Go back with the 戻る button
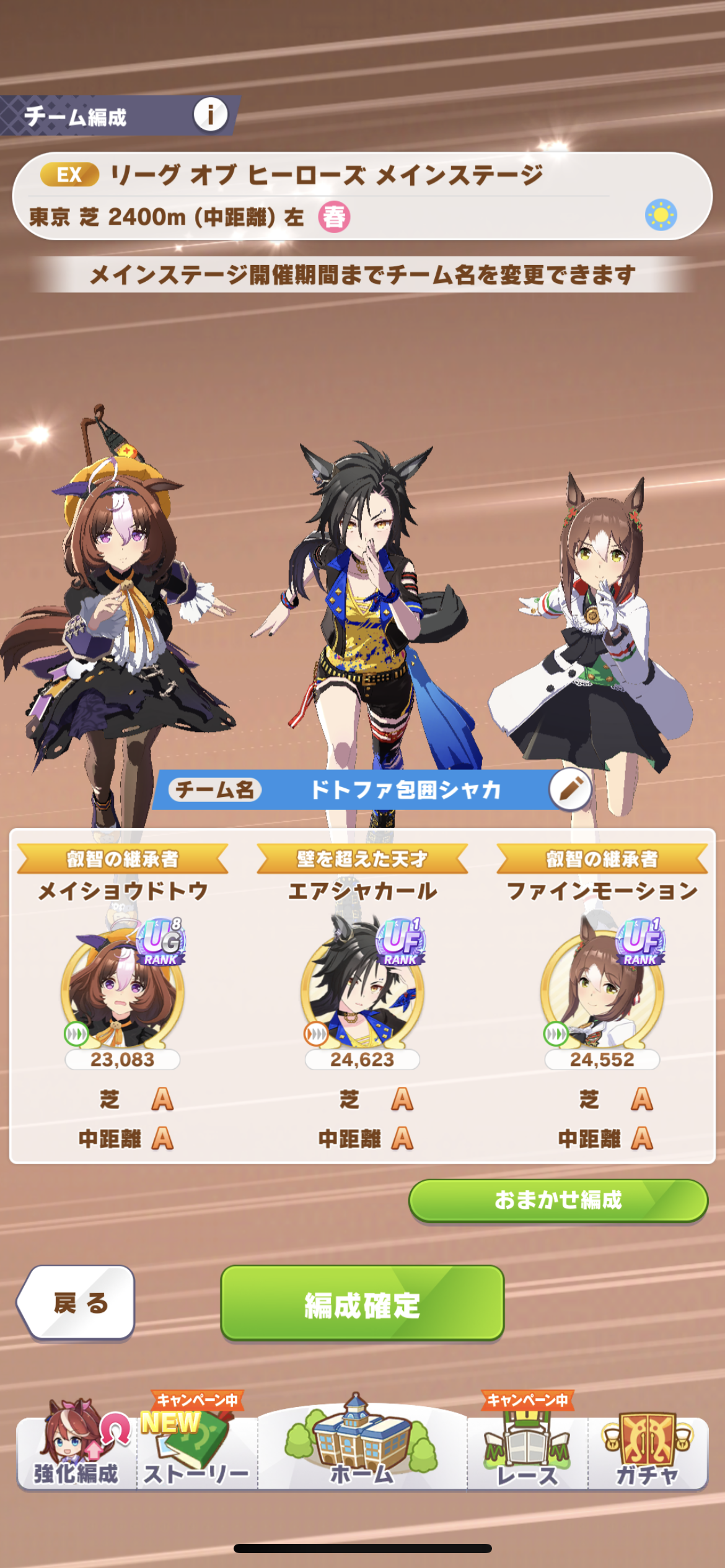 78,1303
